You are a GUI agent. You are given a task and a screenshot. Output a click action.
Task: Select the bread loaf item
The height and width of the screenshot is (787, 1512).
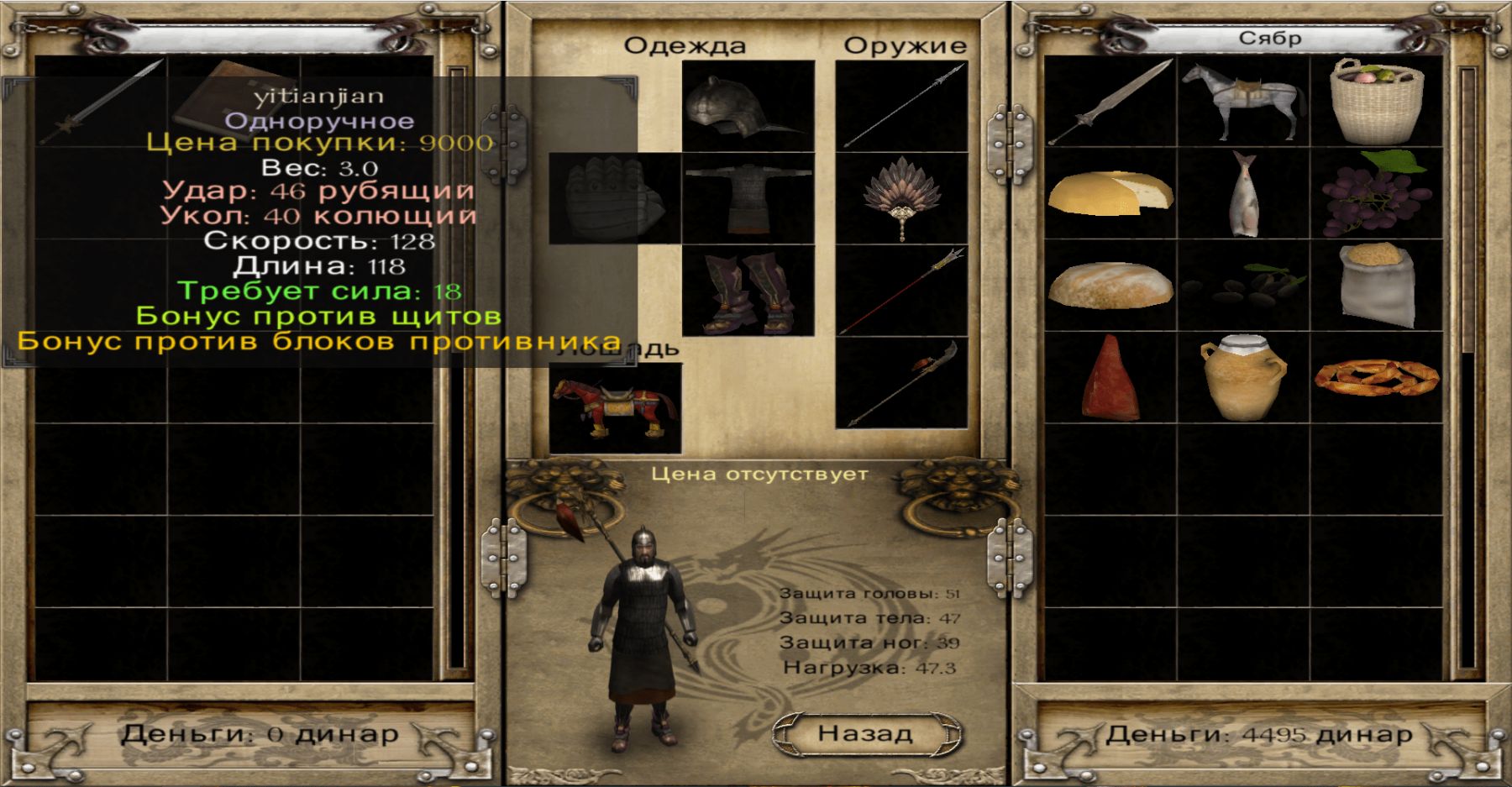tap(1110, 286)
